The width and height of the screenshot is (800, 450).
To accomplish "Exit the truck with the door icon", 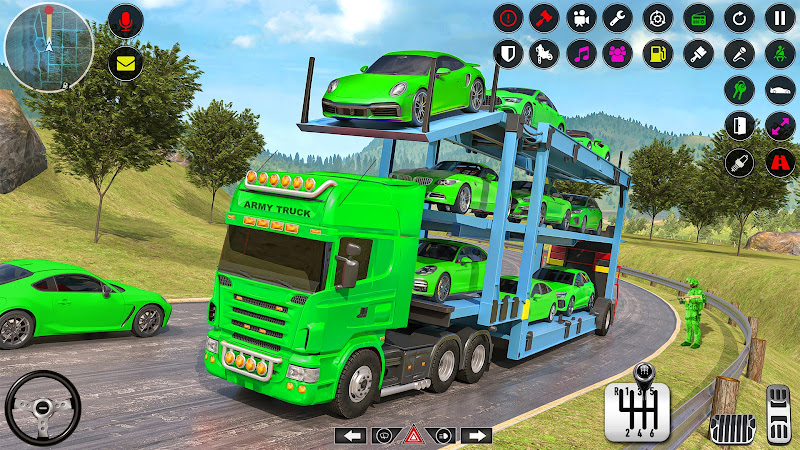I will coord(739,126).
